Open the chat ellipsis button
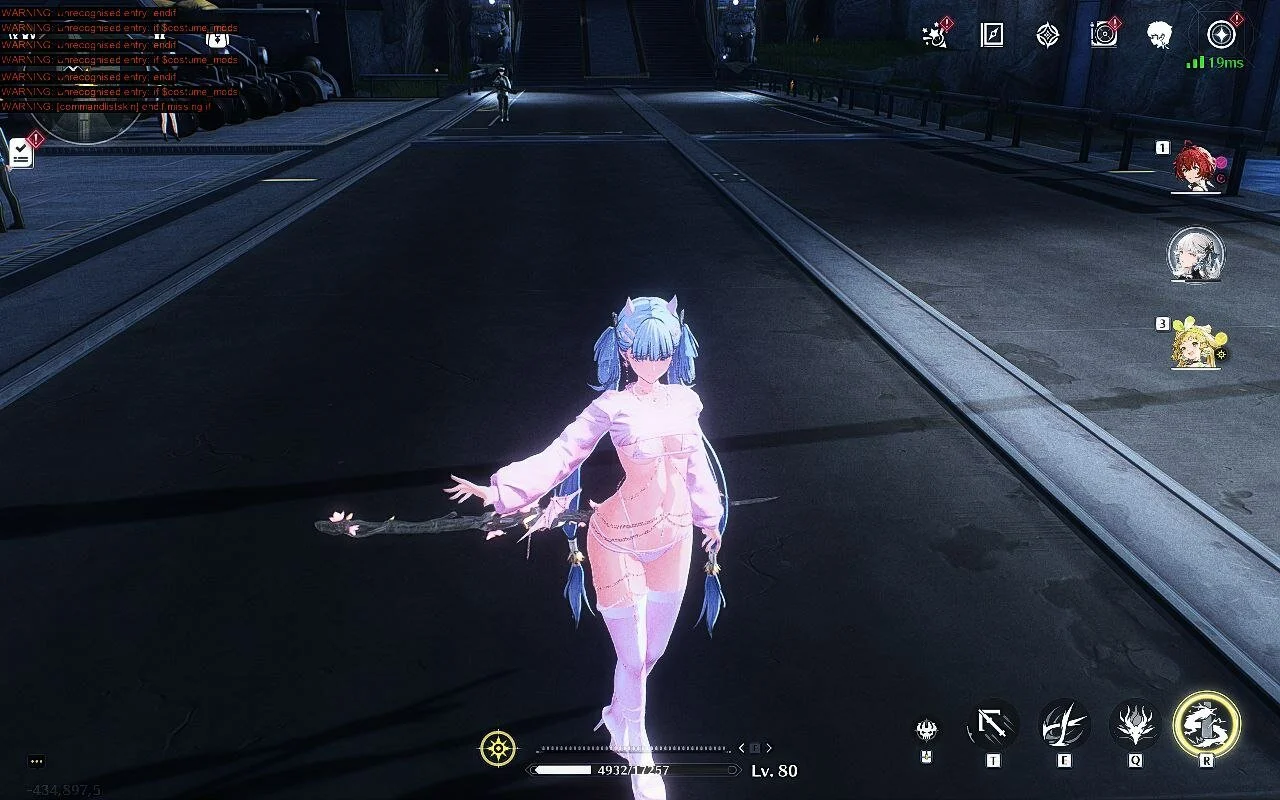The height and width of the screenshot is (800, 1280). coord(36,761)
